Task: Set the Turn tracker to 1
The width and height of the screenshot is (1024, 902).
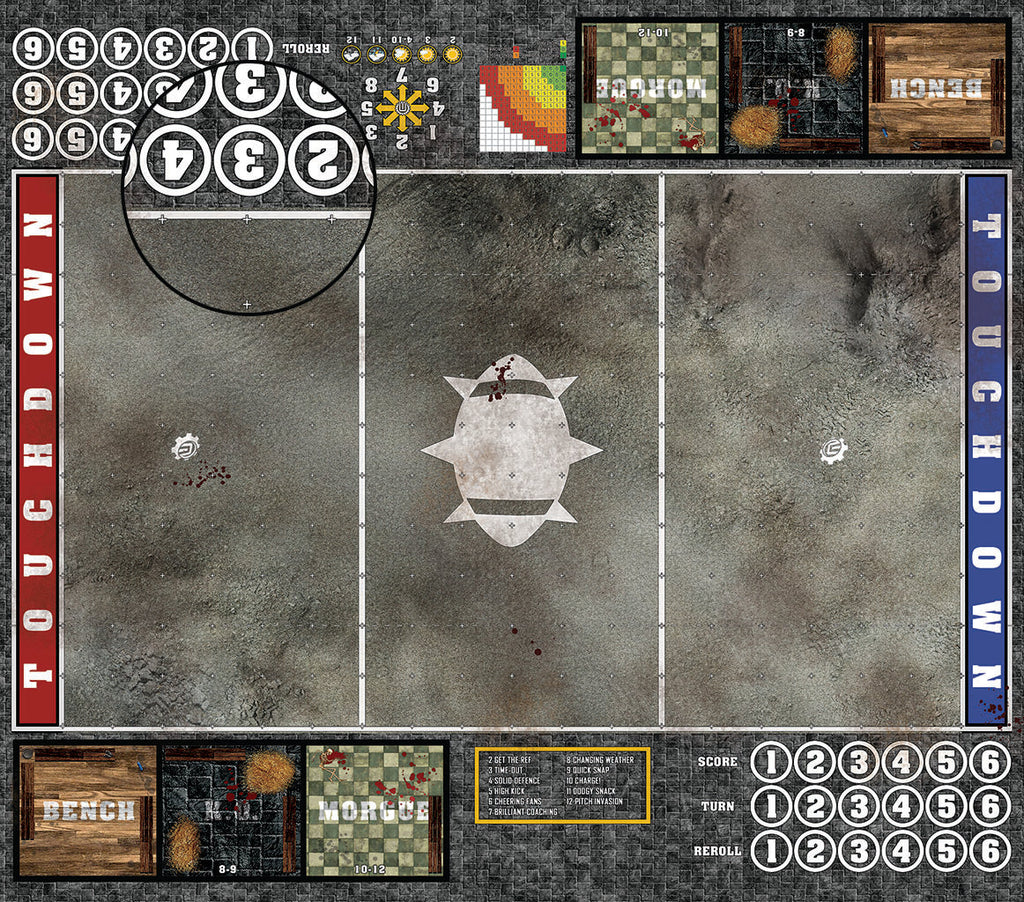Action: tap(771, 806)
